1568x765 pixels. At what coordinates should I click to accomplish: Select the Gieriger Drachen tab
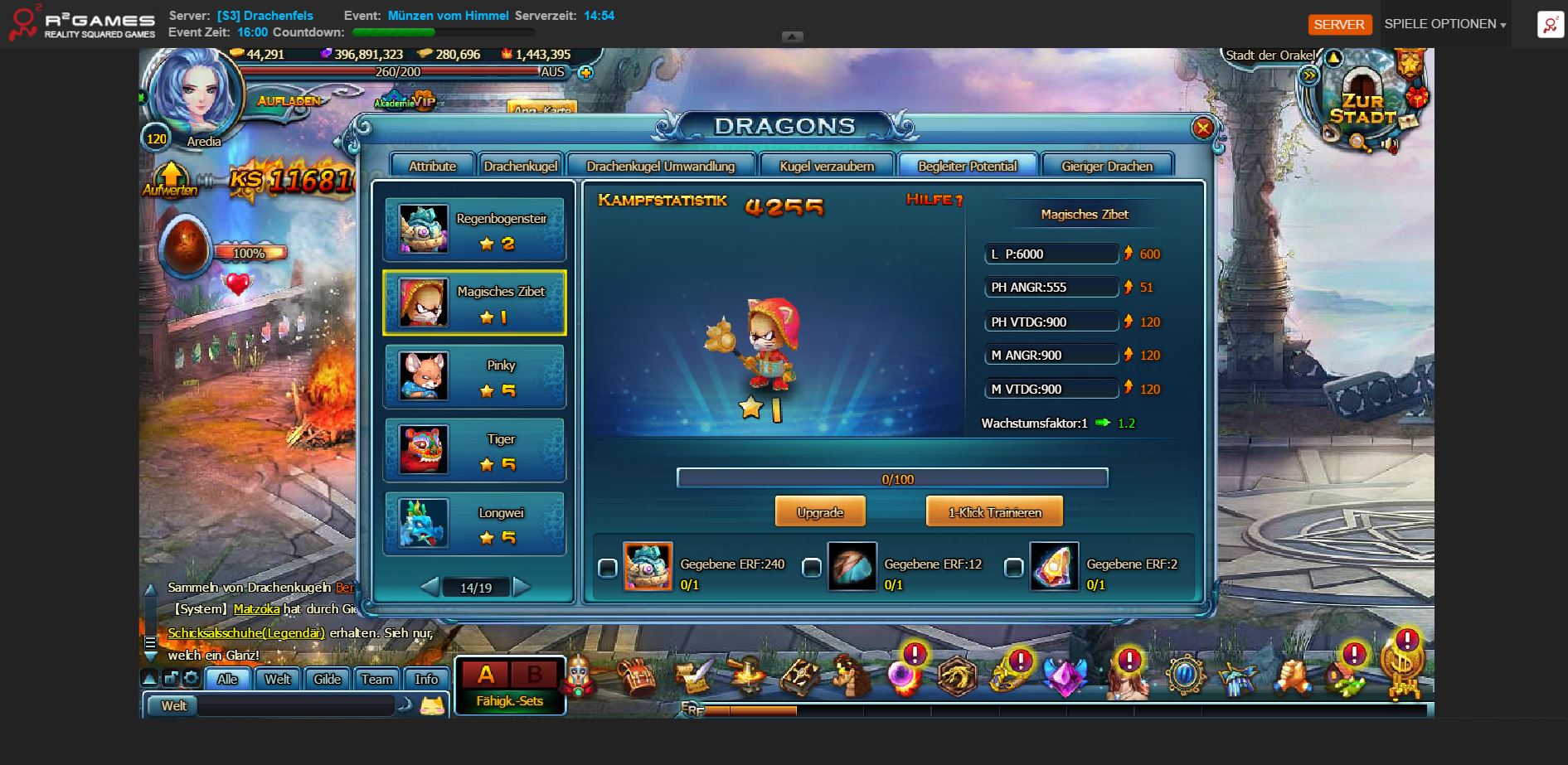point(1106,166)
